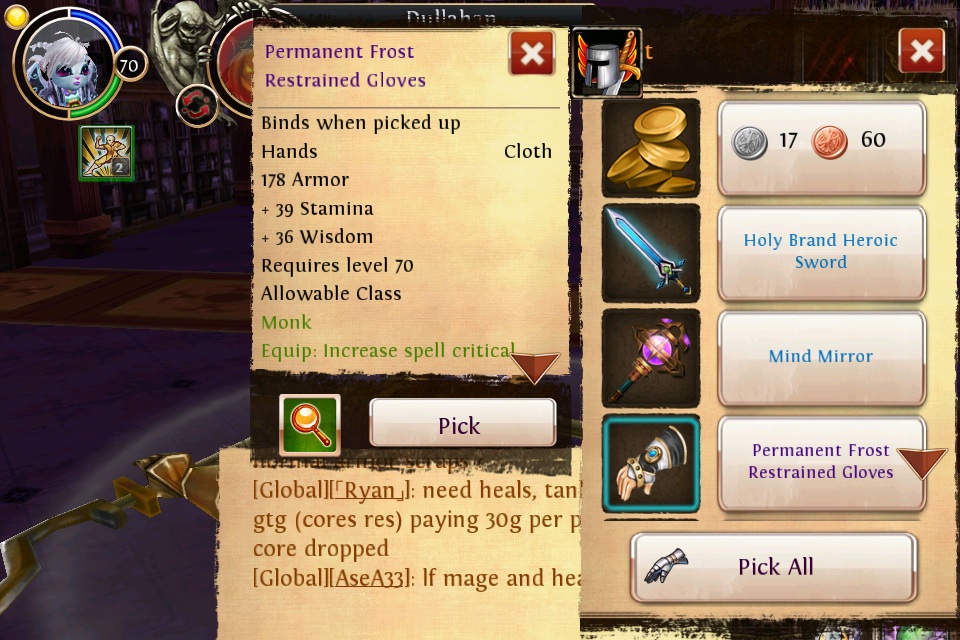This screenshot has height=640, width=960.
Task: Expand the item description down arrow
Action: [535, 367]
